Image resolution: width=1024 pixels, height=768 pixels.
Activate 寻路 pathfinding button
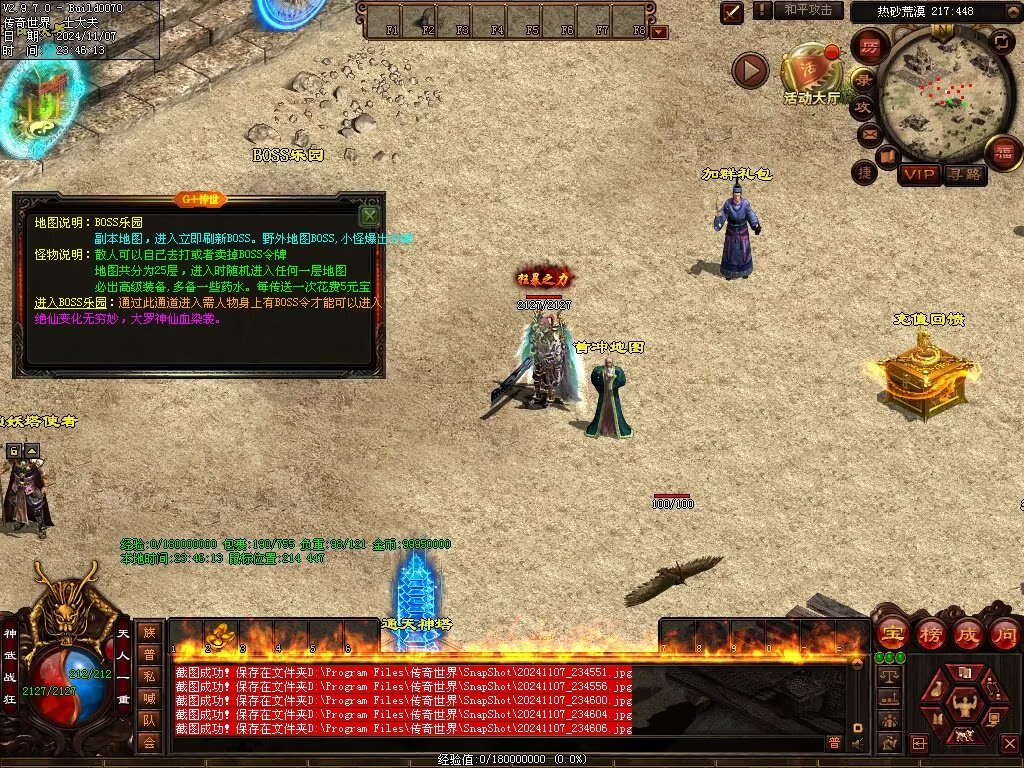pyautogui.click(x=964, y=175)
